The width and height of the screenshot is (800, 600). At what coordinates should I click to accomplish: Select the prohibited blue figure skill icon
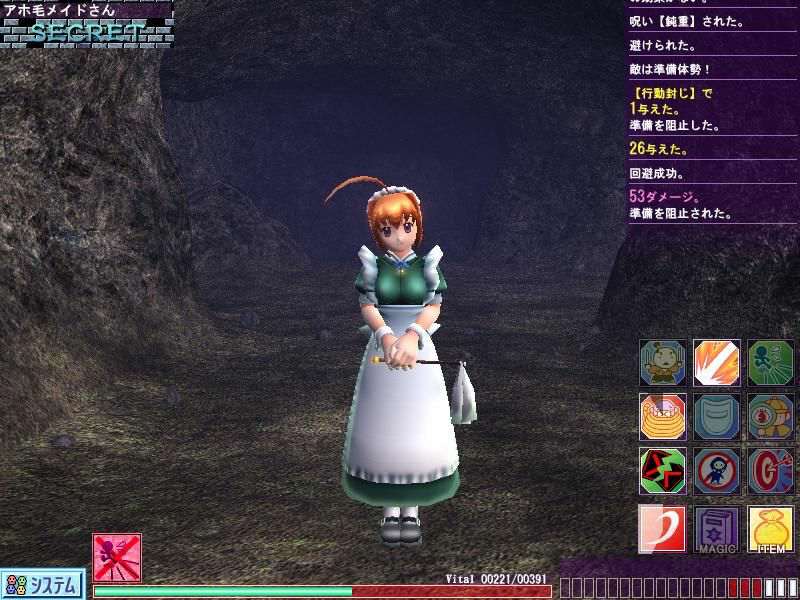[x=716, y=471]
